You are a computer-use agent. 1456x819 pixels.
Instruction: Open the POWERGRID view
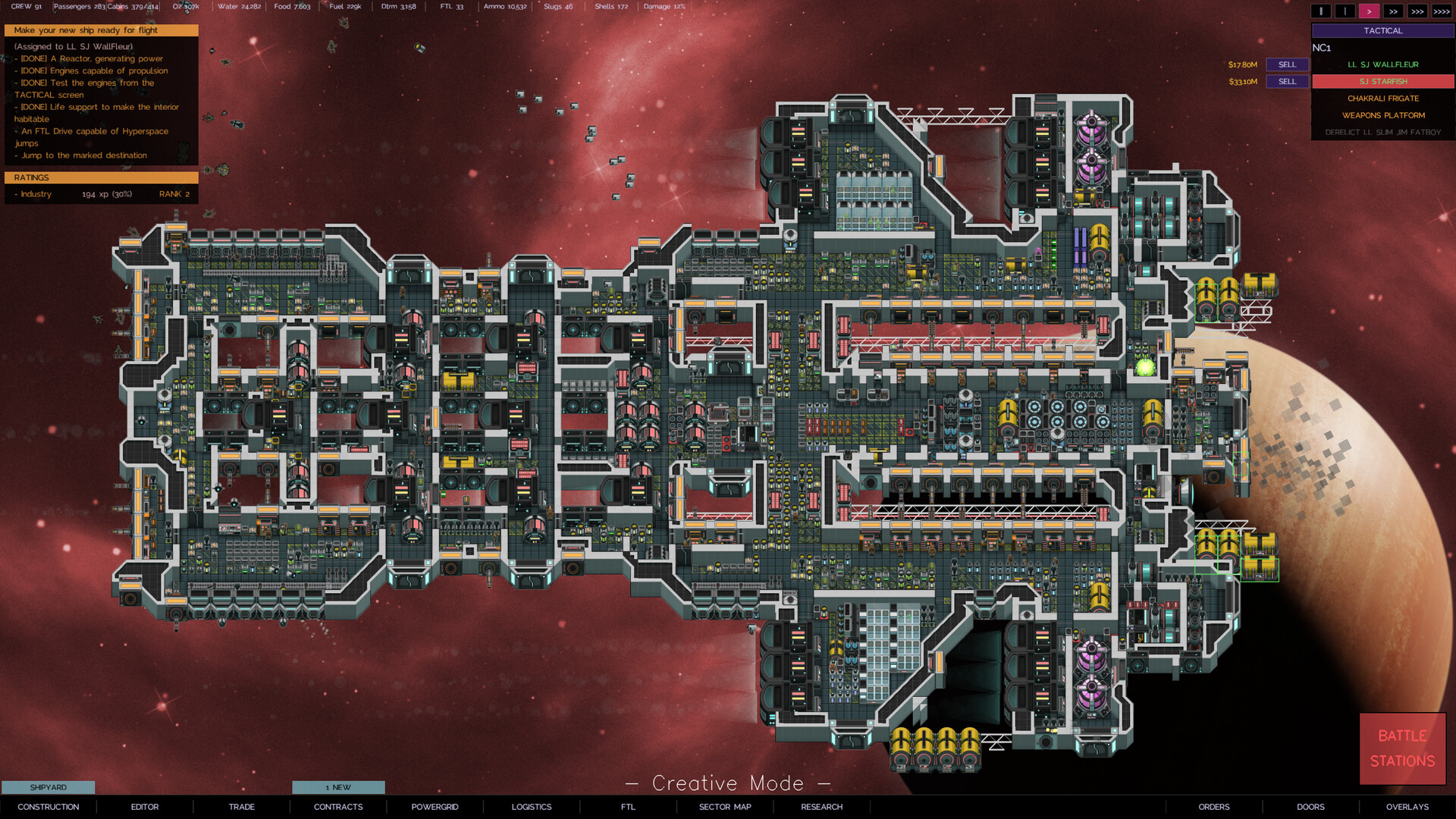click(434, 807)
